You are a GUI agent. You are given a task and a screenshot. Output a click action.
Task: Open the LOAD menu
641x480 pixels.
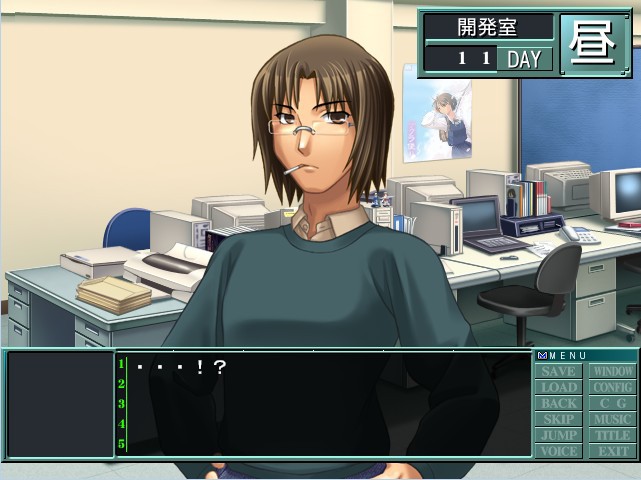(560, 387)
